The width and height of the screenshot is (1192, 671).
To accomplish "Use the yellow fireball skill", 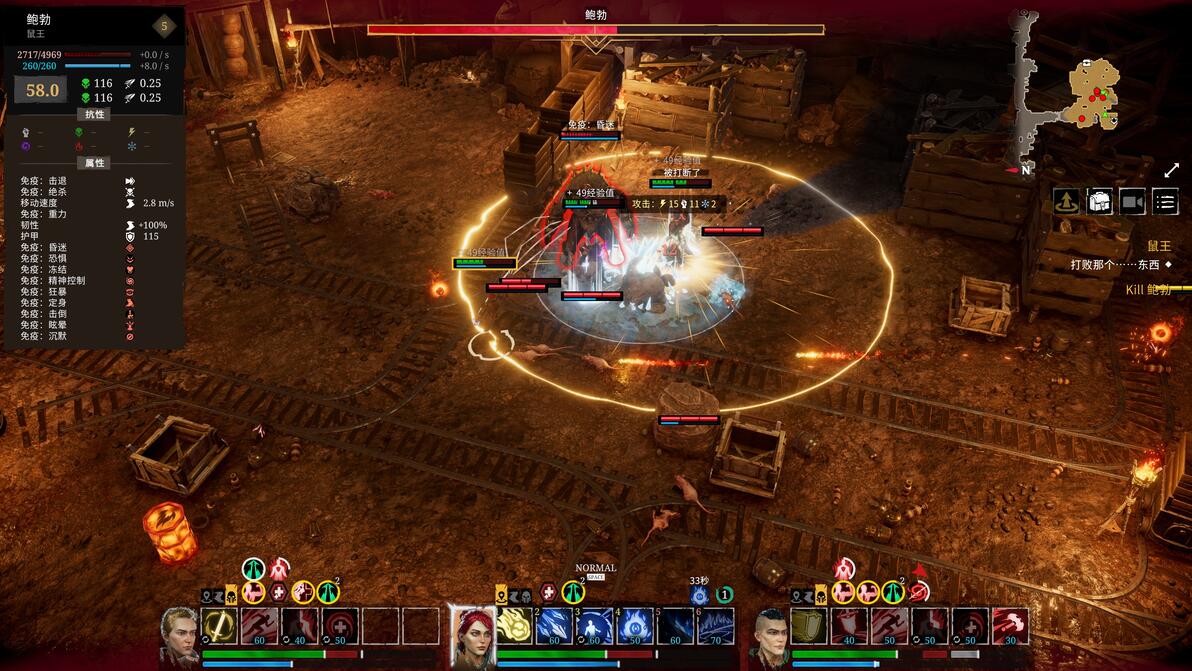I will 515,626.
